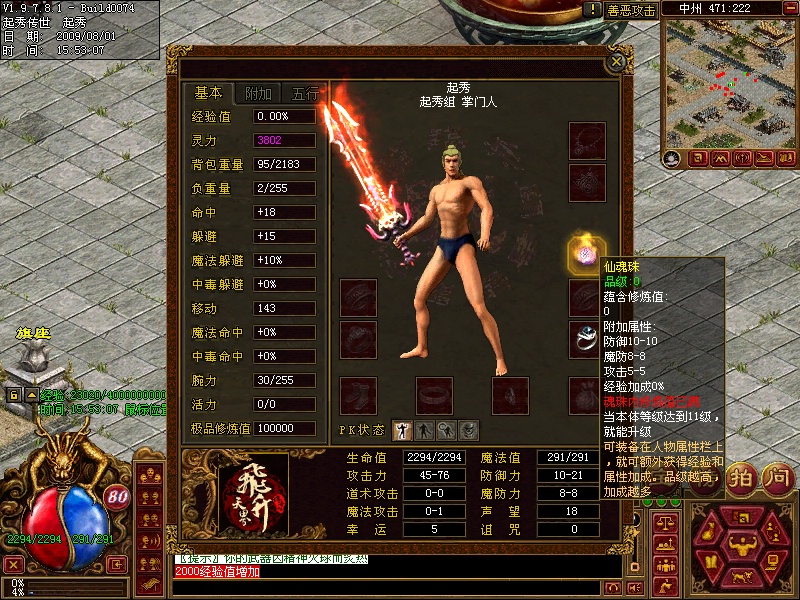Click the 飛行 red seal emblem
This screenshot has width=800, height=600.
(x=248, y=492)
